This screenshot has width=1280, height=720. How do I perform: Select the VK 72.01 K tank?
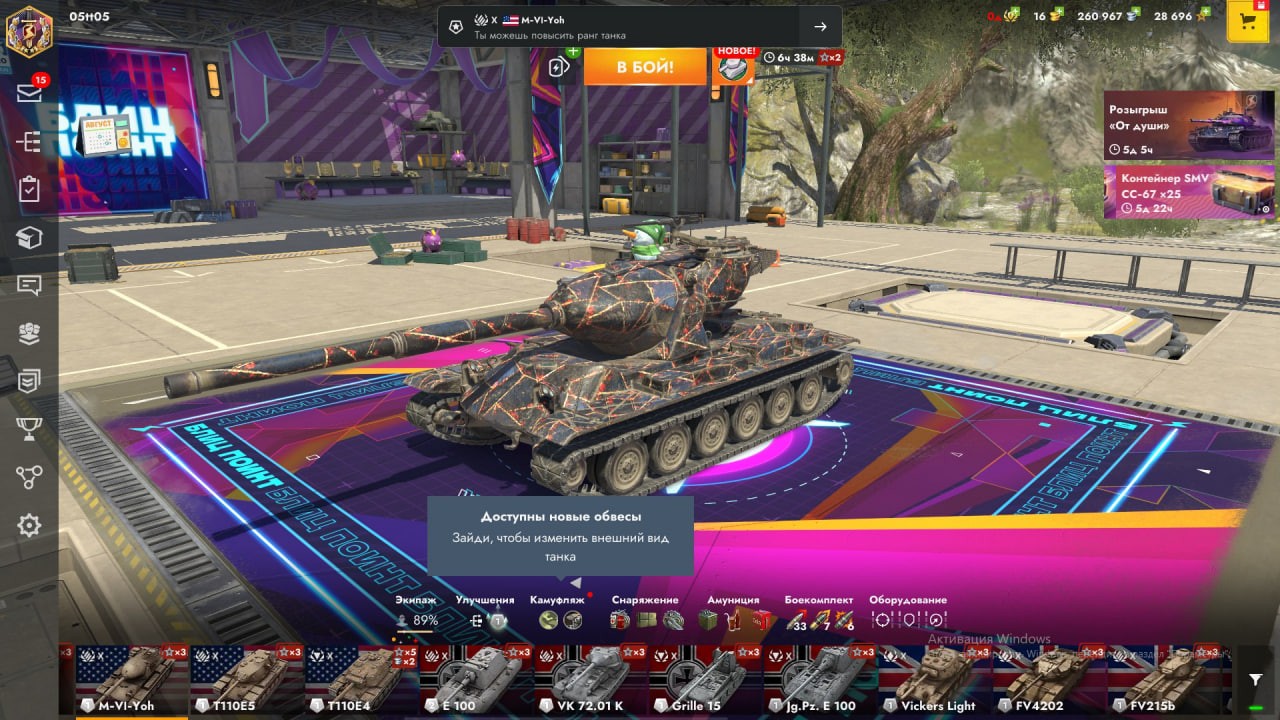click(591, 680)
